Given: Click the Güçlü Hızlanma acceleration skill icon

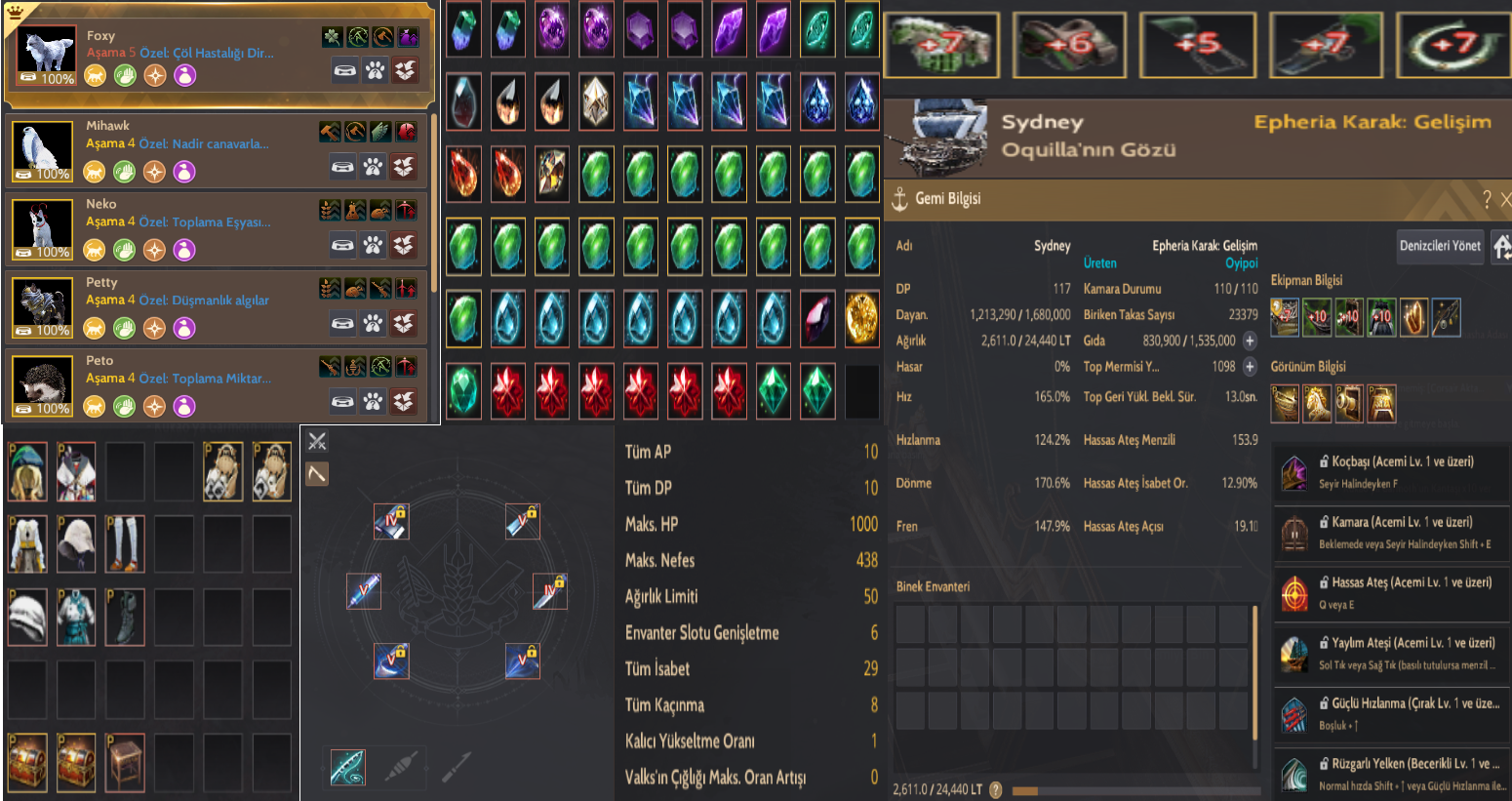Looking at the screenshot, I should [x=1296, y=715].
